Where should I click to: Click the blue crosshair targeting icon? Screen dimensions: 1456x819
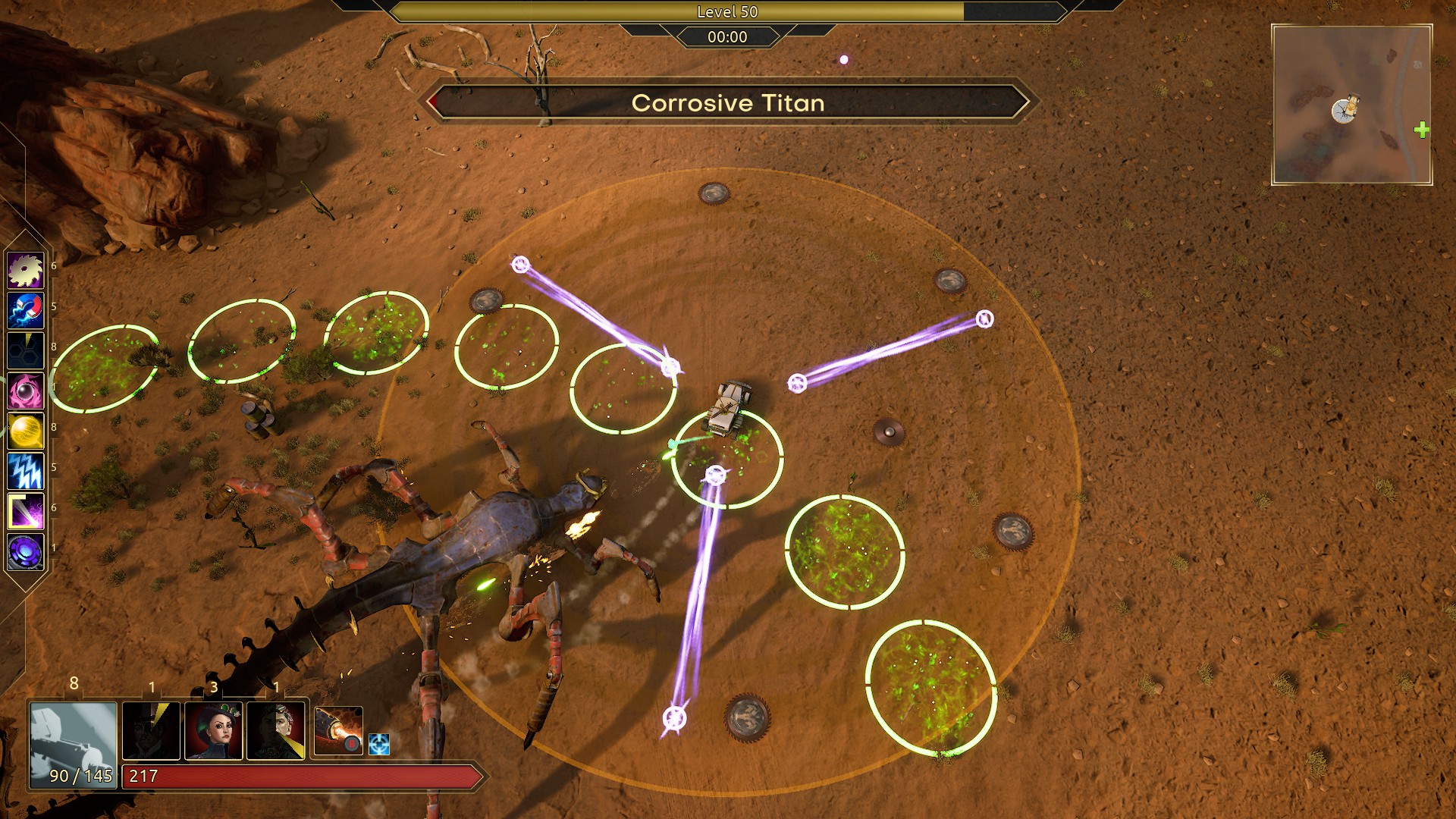379,744
